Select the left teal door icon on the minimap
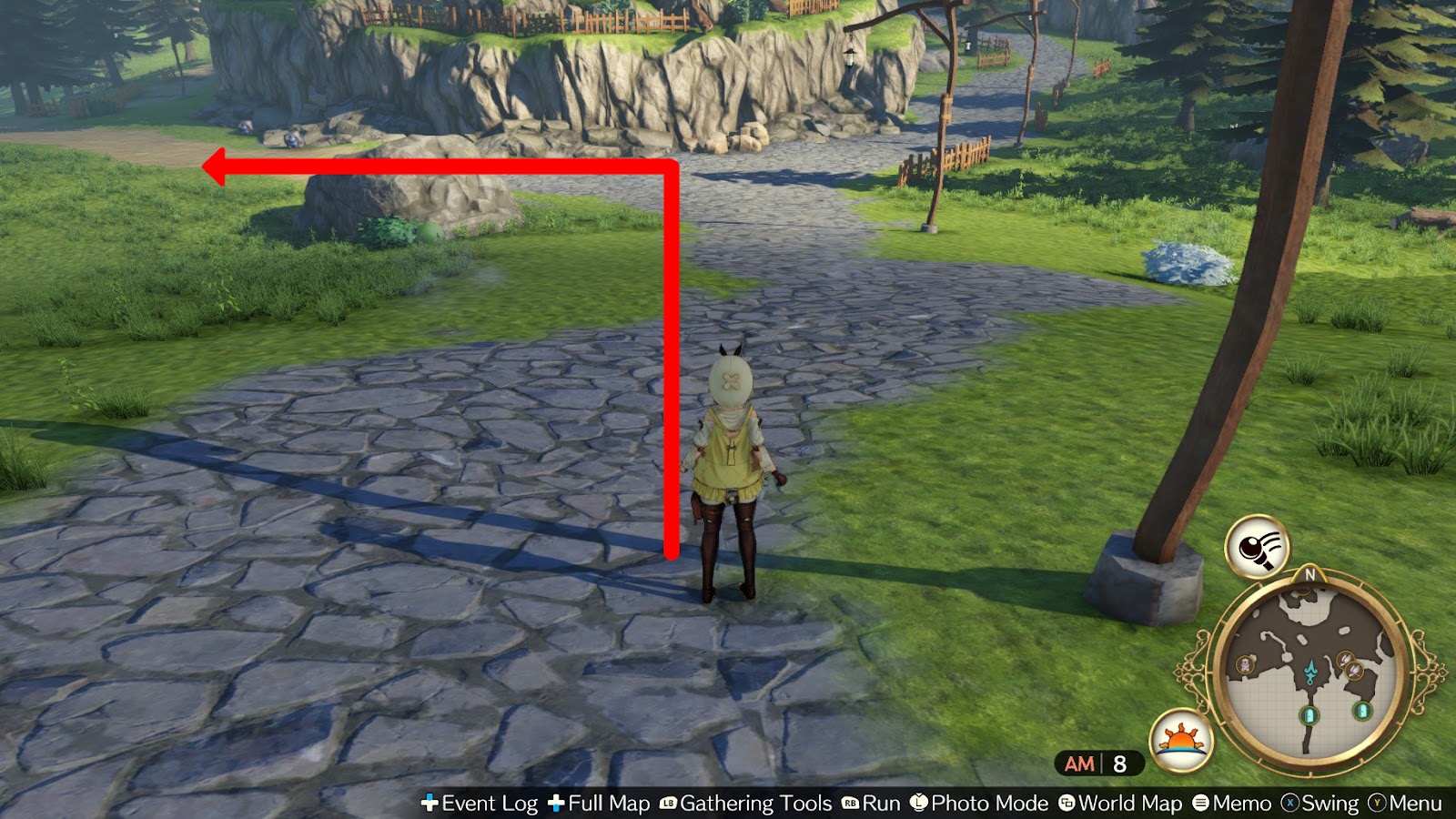Viewport: 1456px width, 819px height. 1309,715
